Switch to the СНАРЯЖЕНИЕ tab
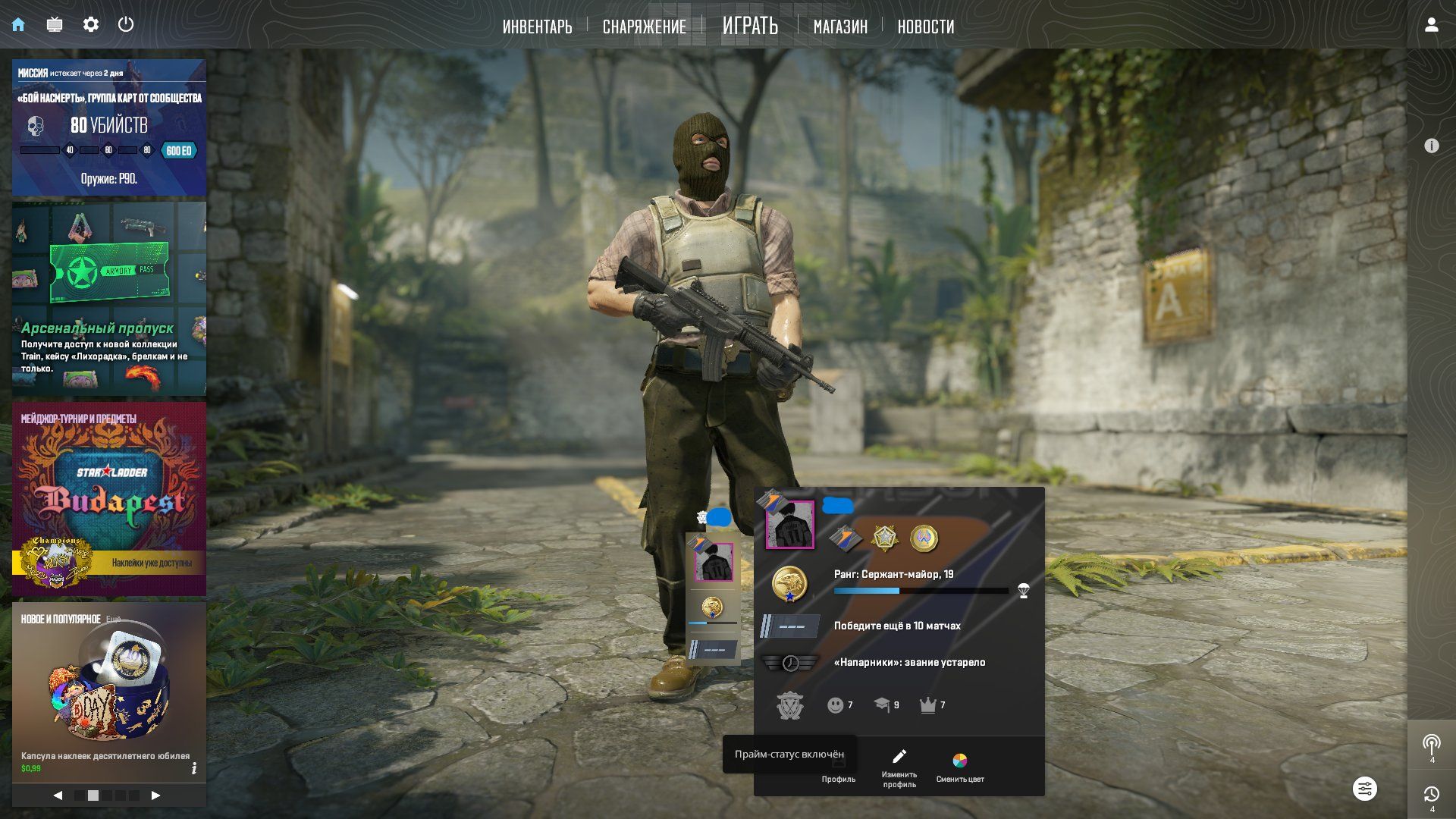1456x819 pixels. pyautogui.click(x=644, y=27)
